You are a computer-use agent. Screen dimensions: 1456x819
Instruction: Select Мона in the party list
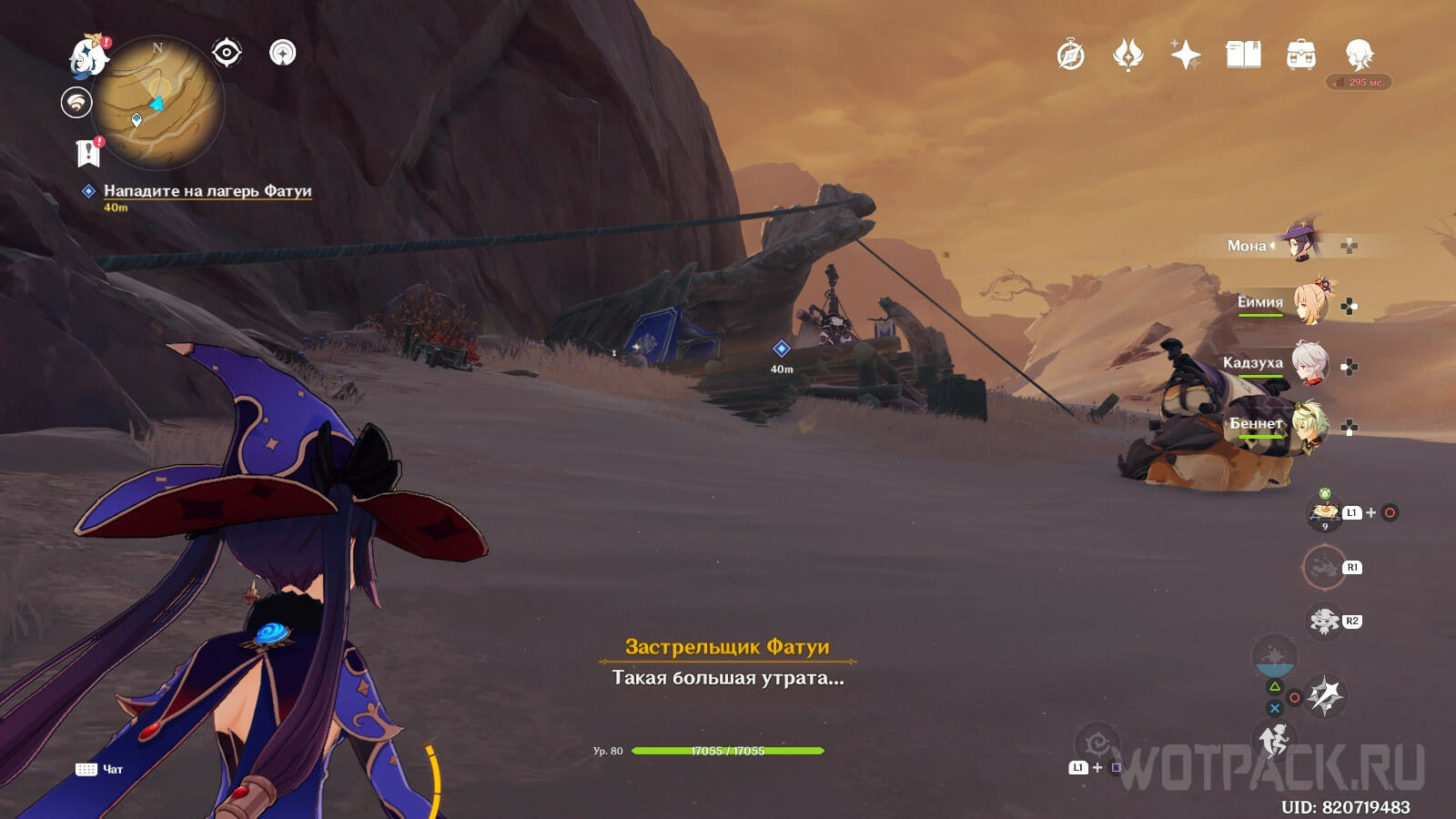point(1301,244)
